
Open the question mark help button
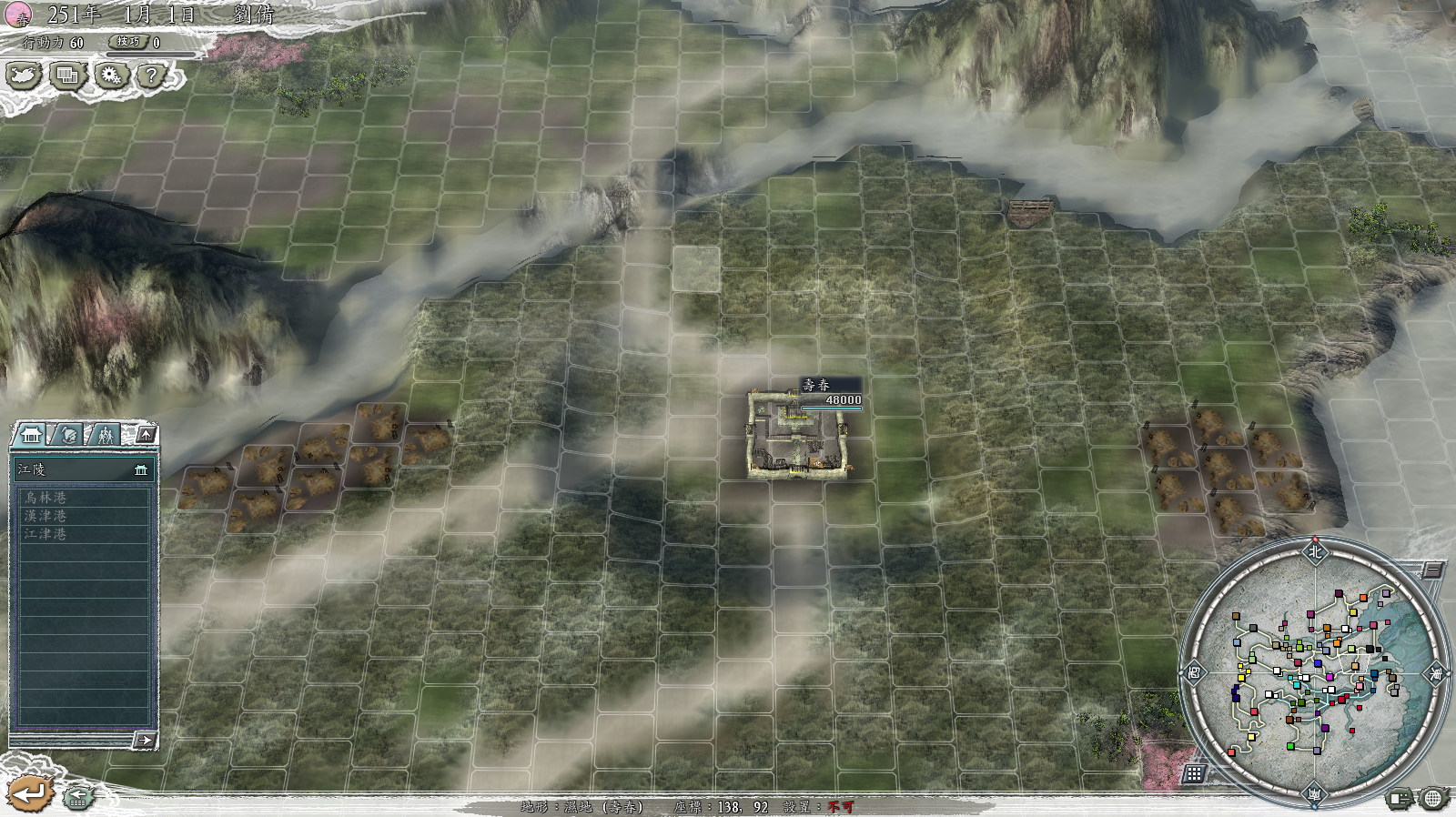[151, 76]
